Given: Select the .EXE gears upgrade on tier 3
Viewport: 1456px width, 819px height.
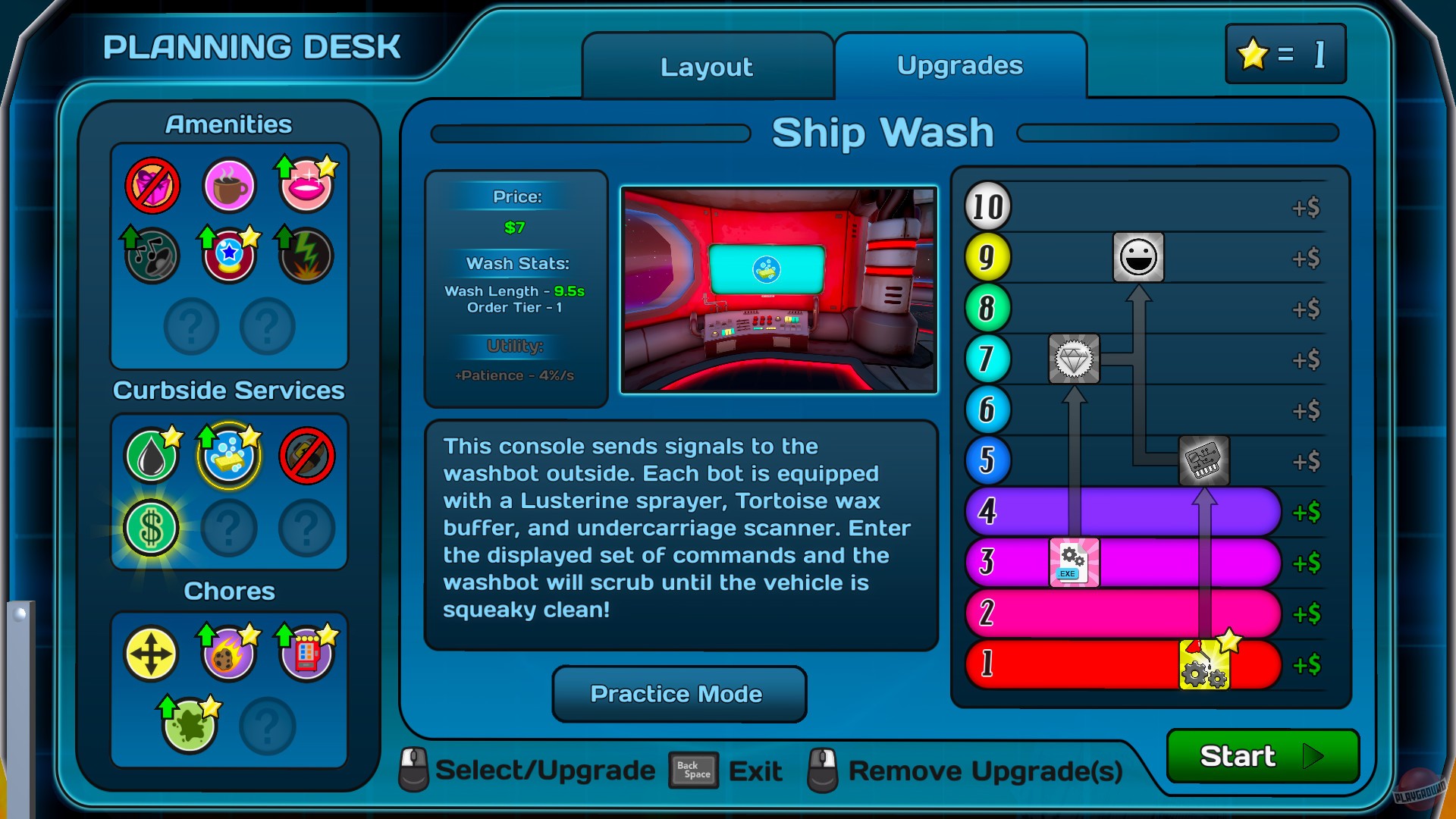Looking at the screenshot, I should click(x=1072, y=563).
